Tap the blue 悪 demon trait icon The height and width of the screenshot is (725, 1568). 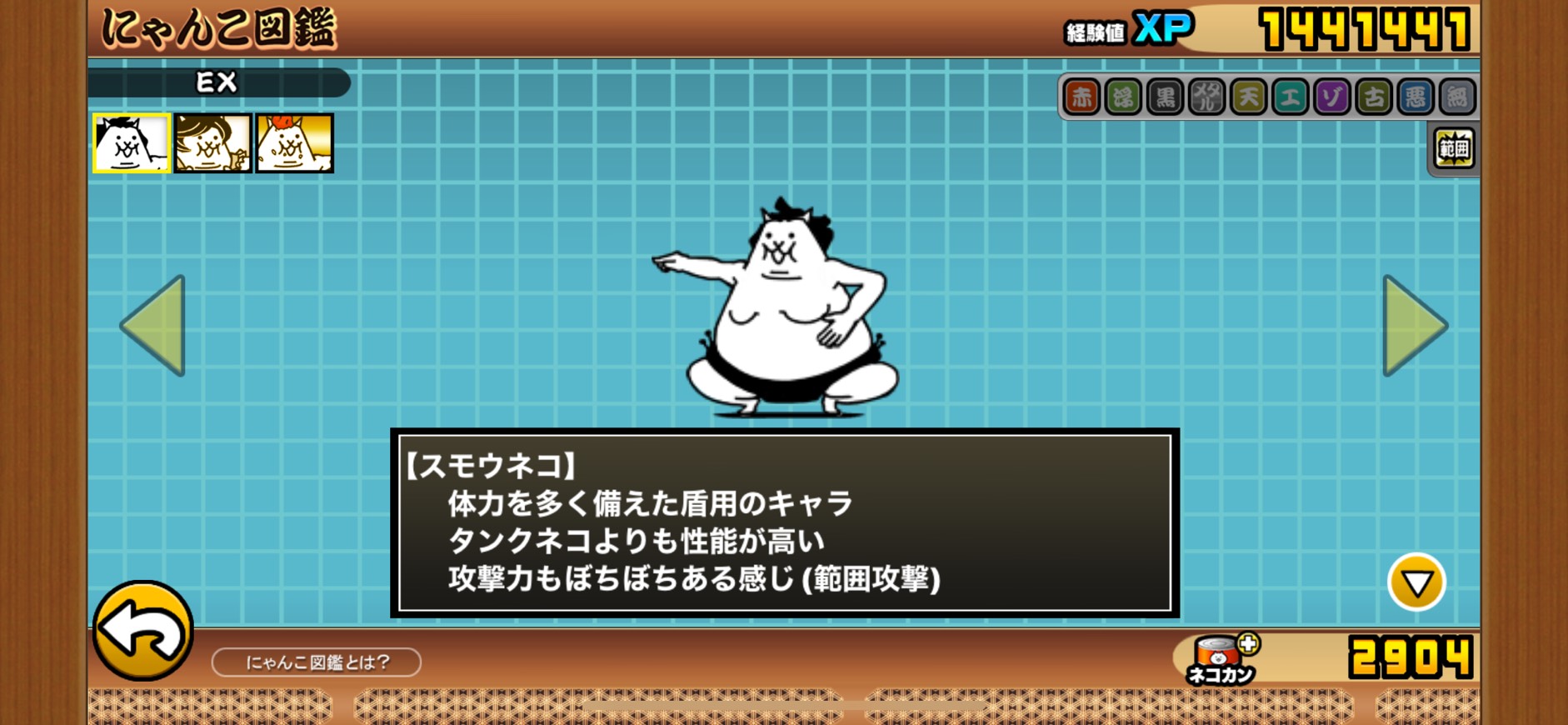pos(1415,97)
